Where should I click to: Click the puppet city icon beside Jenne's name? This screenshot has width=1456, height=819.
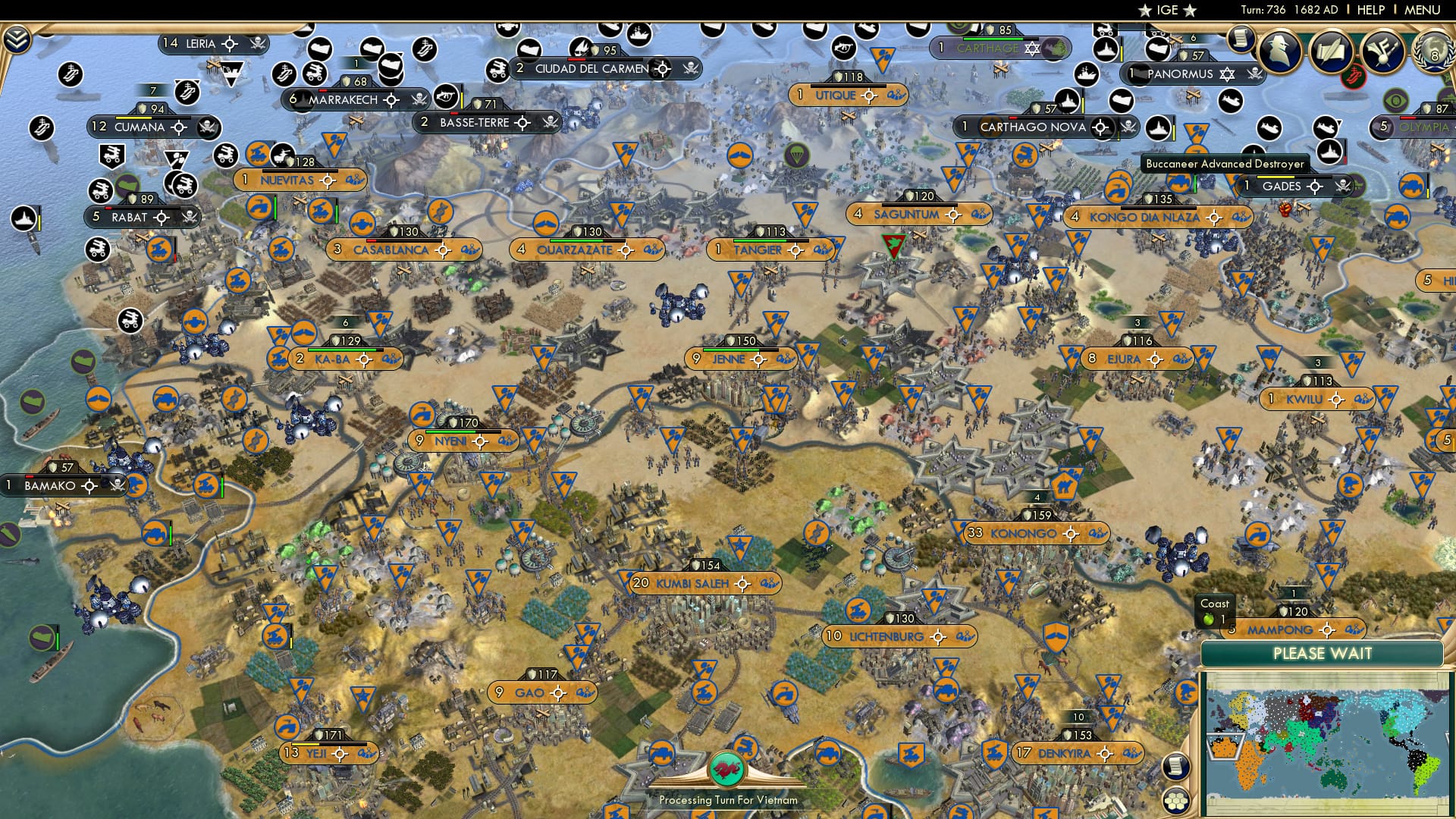786,359
